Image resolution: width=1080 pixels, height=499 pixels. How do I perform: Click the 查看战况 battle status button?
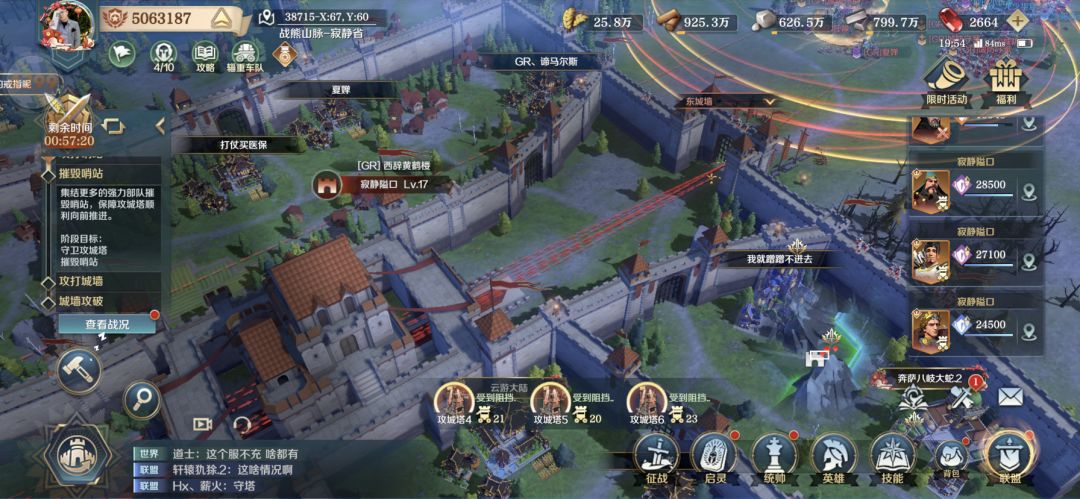coord(107,324)
